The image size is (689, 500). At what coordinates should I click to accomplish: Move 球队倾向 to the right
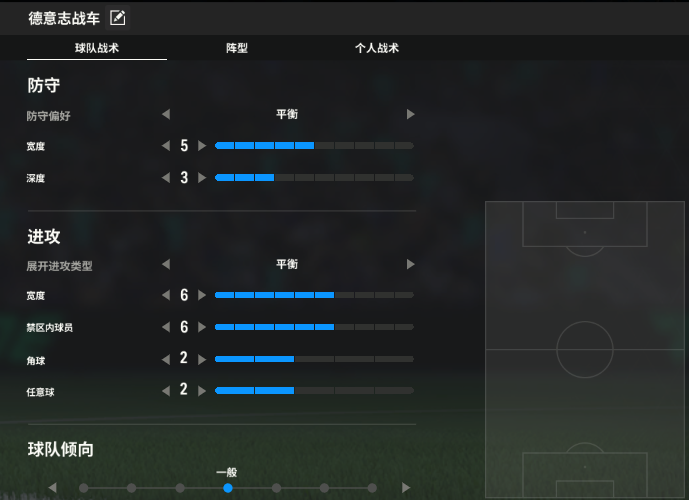406,488
